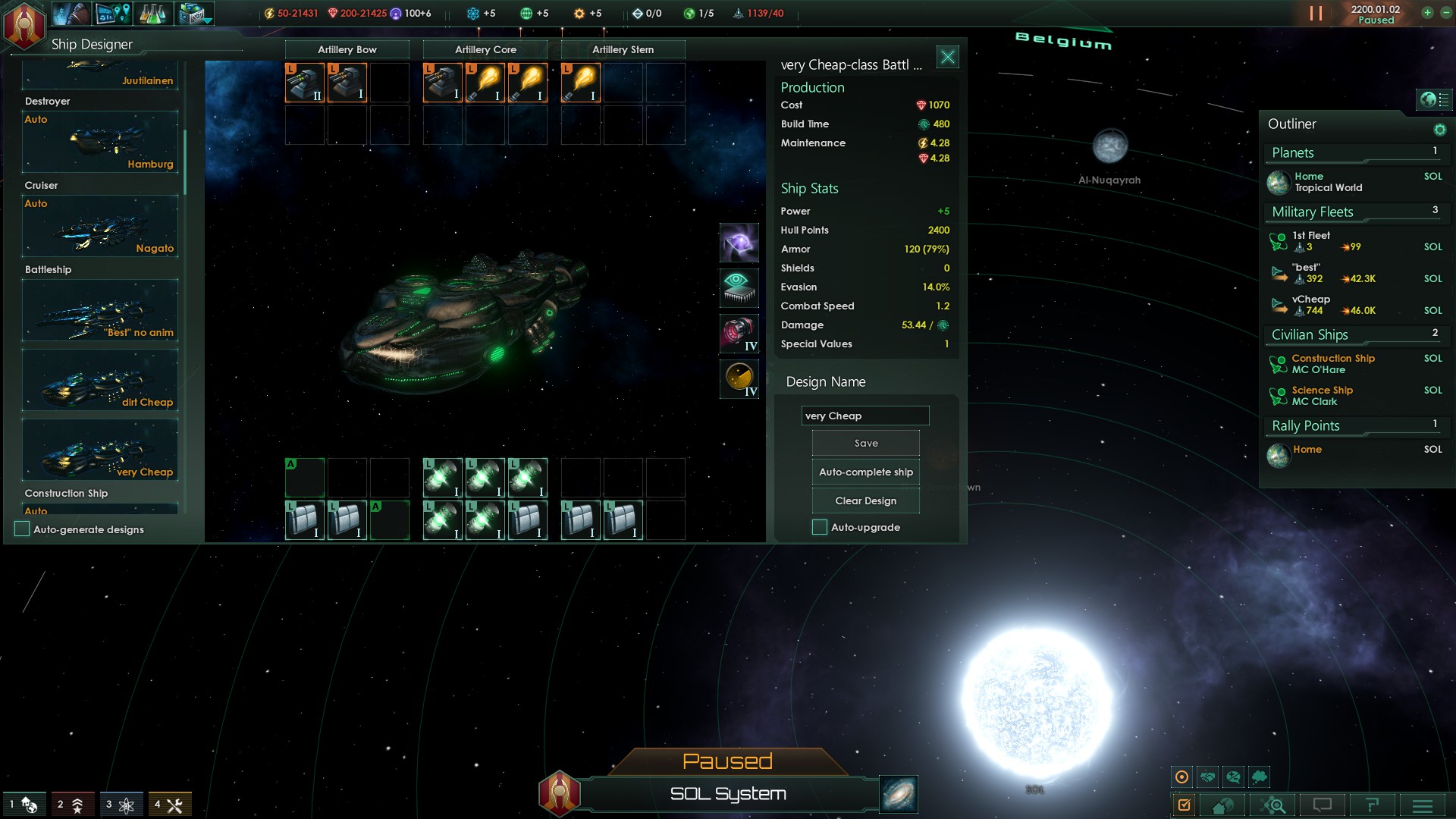Select the "Best" no anim battleship design

click(100, 311)
